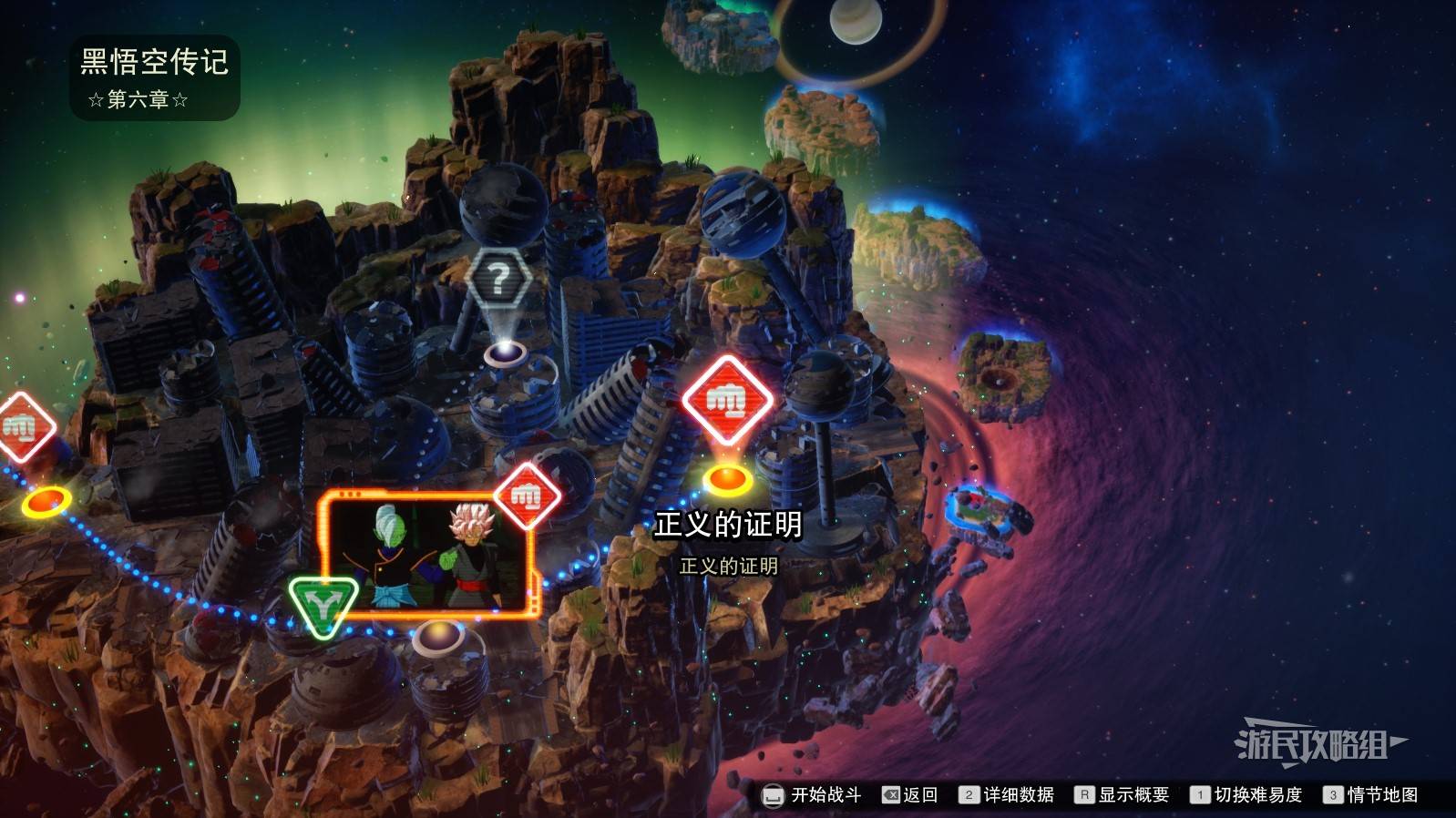Select the partially cut-off fist battle marker
The width and height of the screenshot is (1456, 818).
tap(20, 426)
